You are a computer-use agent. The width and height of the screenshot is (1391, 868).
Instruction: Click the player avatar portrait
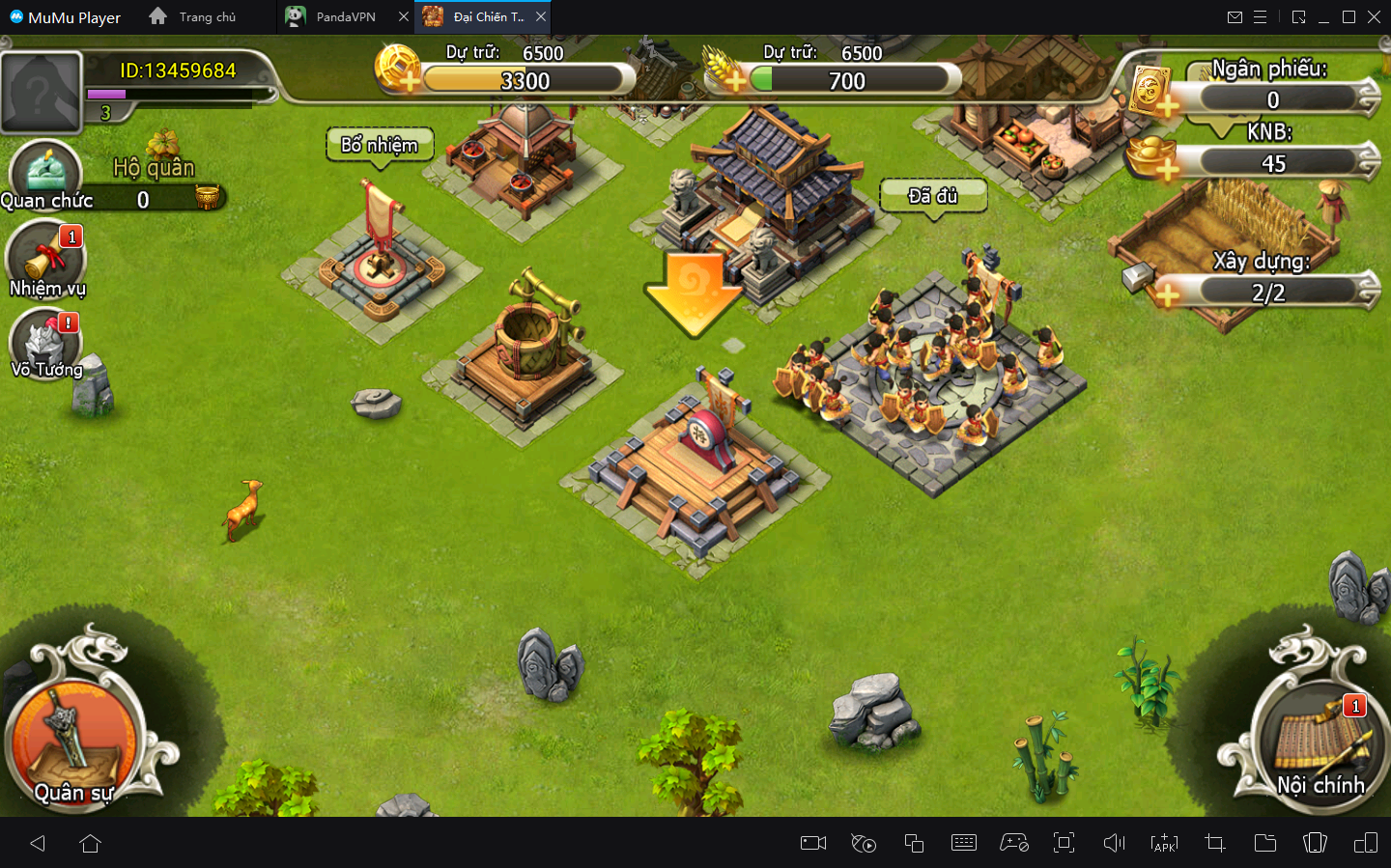tap(41, 93)
